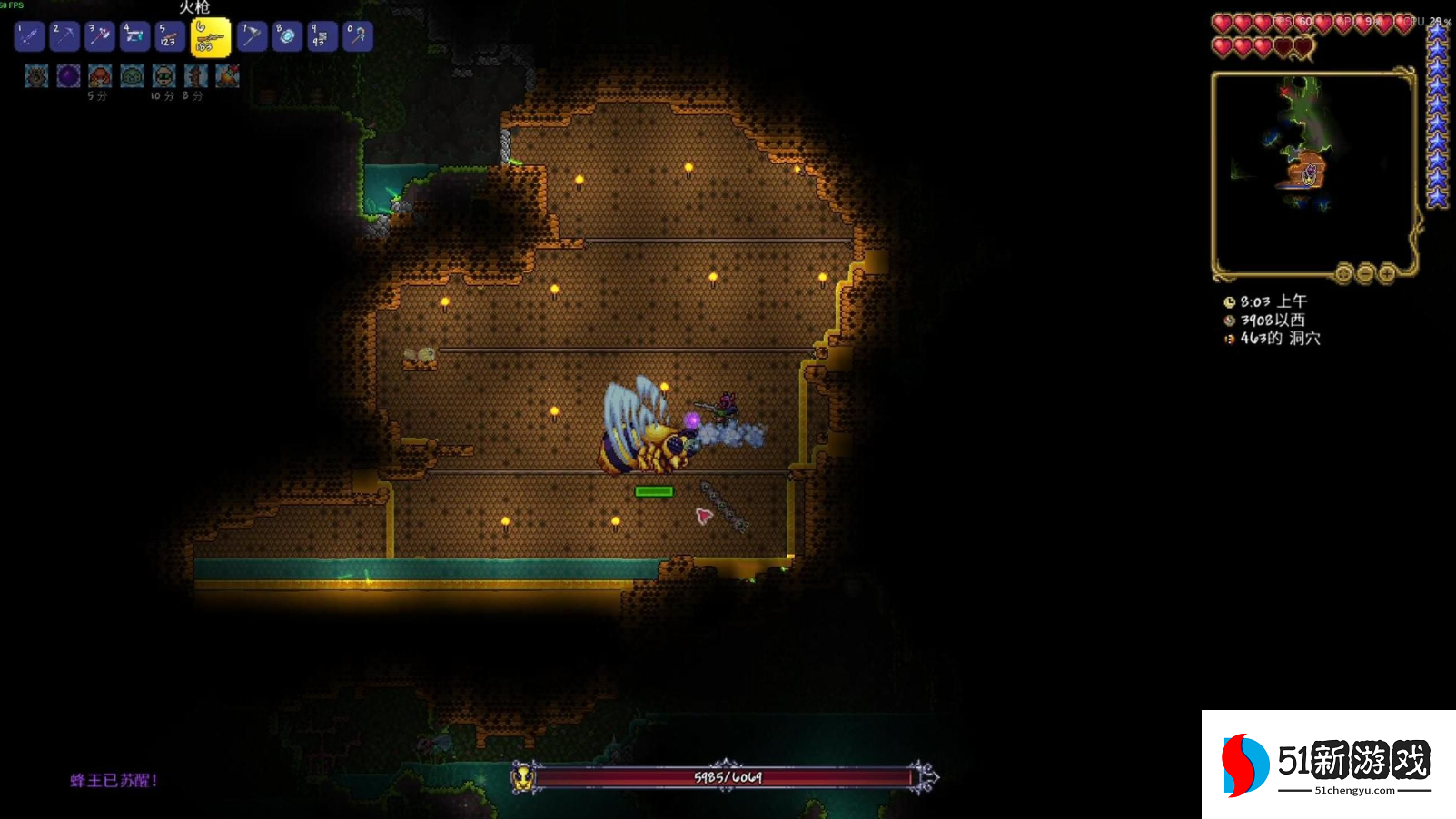Zoom in the minimap with plus button
This screenshot has width=1456, height=819.
click(x=1387, y=273)
